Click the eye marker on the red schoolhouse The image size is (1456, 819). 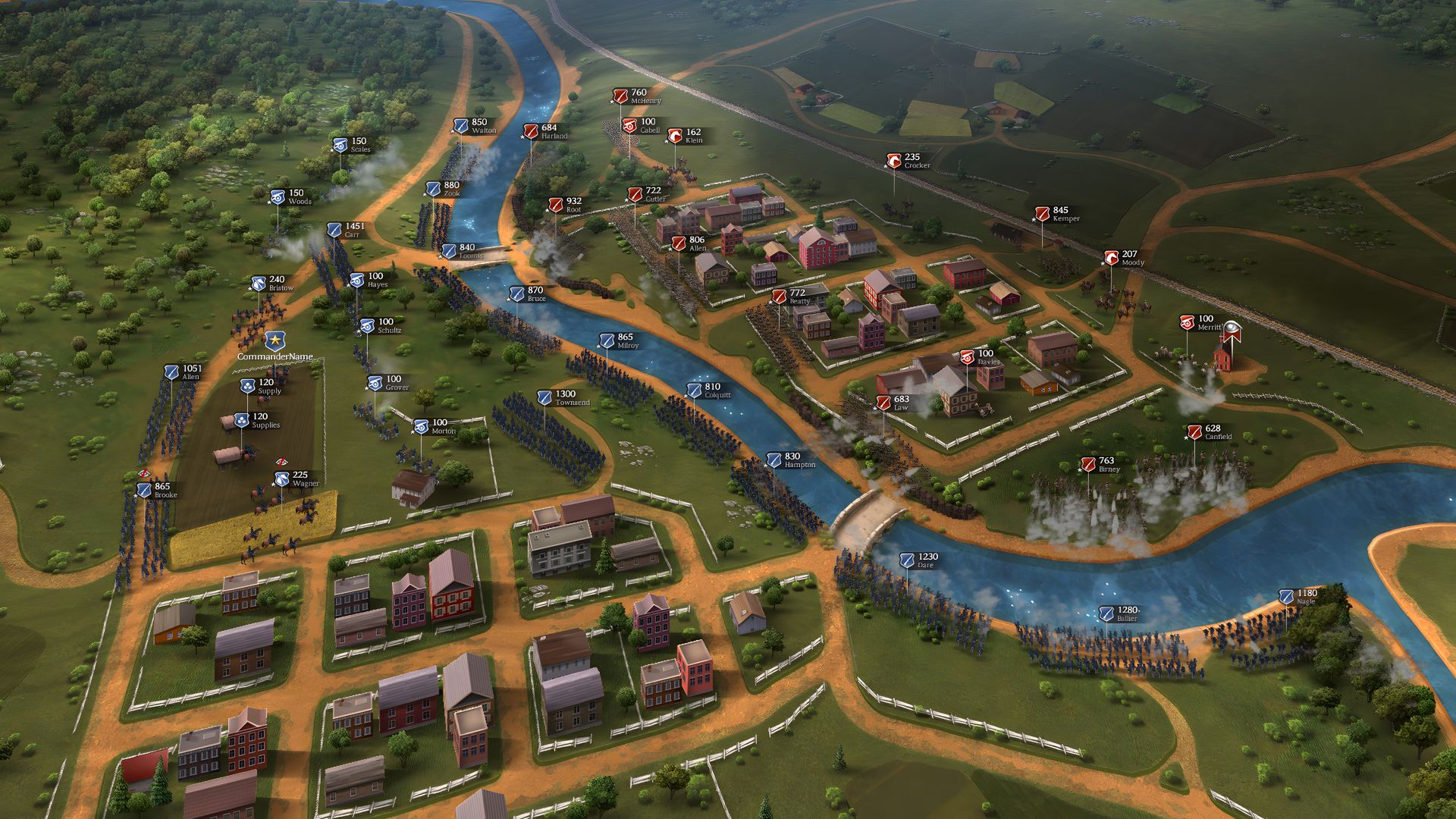pos(1233,328)
